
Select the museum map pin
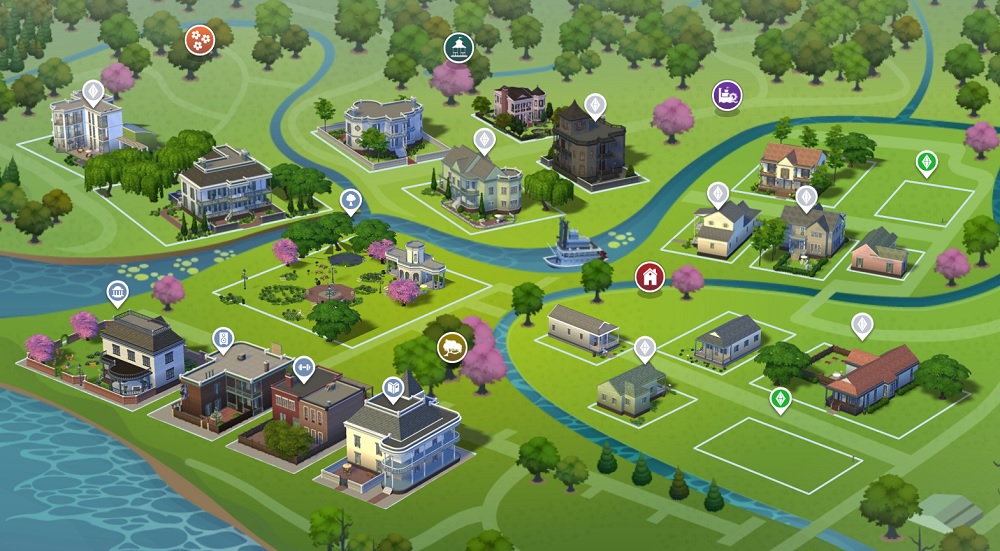[118, 293]
